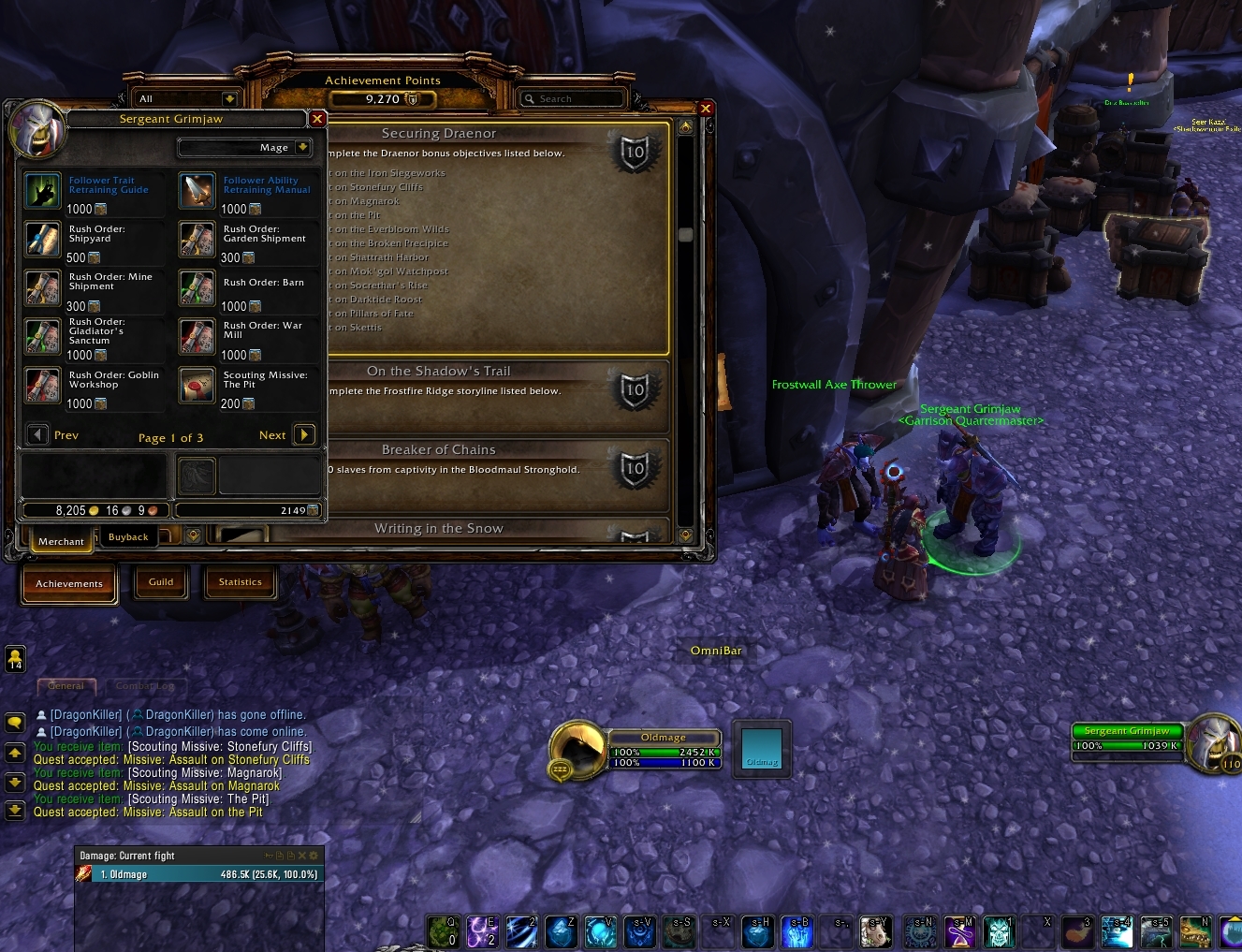Open the Statistics tab
Image resolution: width=1242 pixels, height=952 pixels.
click(240, 581)
